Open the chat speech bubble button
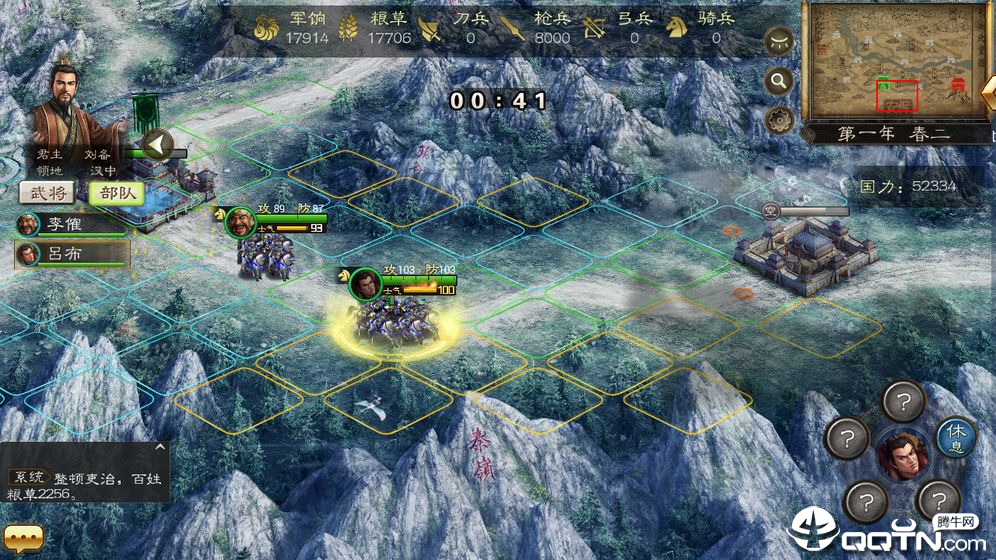The image size is (996, 560). pos(24,538)
